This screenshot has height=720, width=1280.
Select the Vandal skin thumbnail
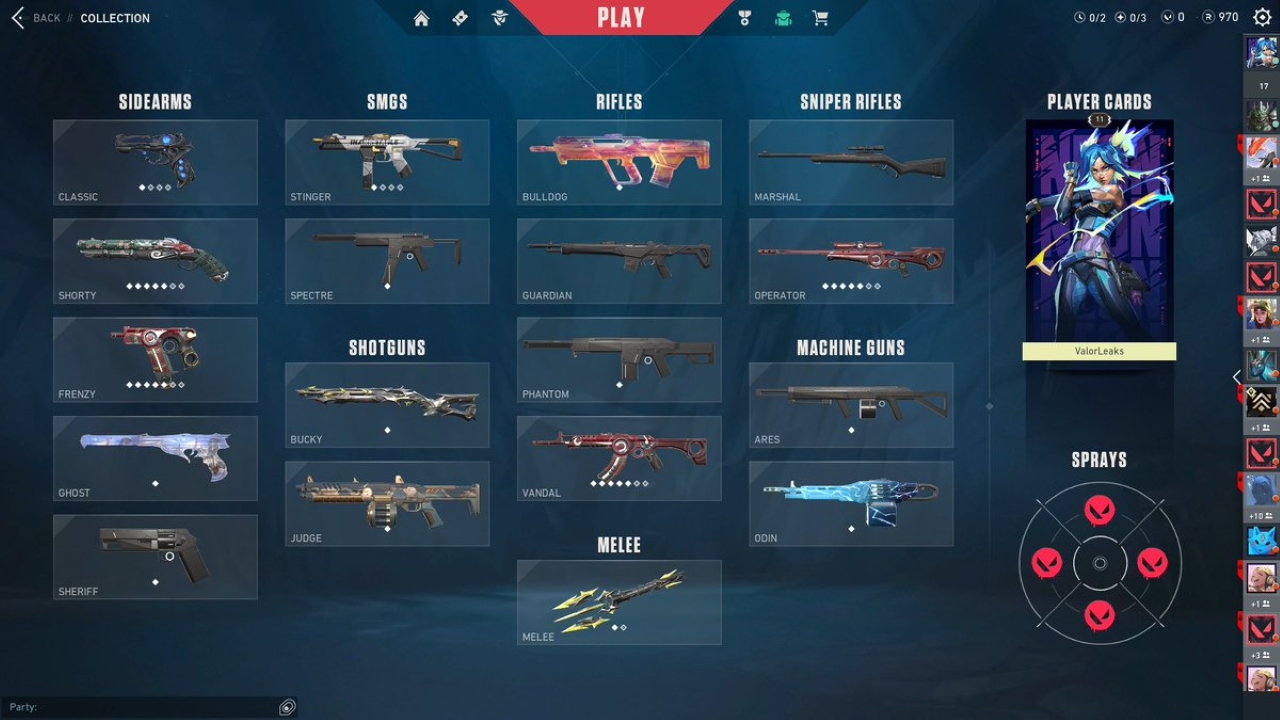click(618, 458)
